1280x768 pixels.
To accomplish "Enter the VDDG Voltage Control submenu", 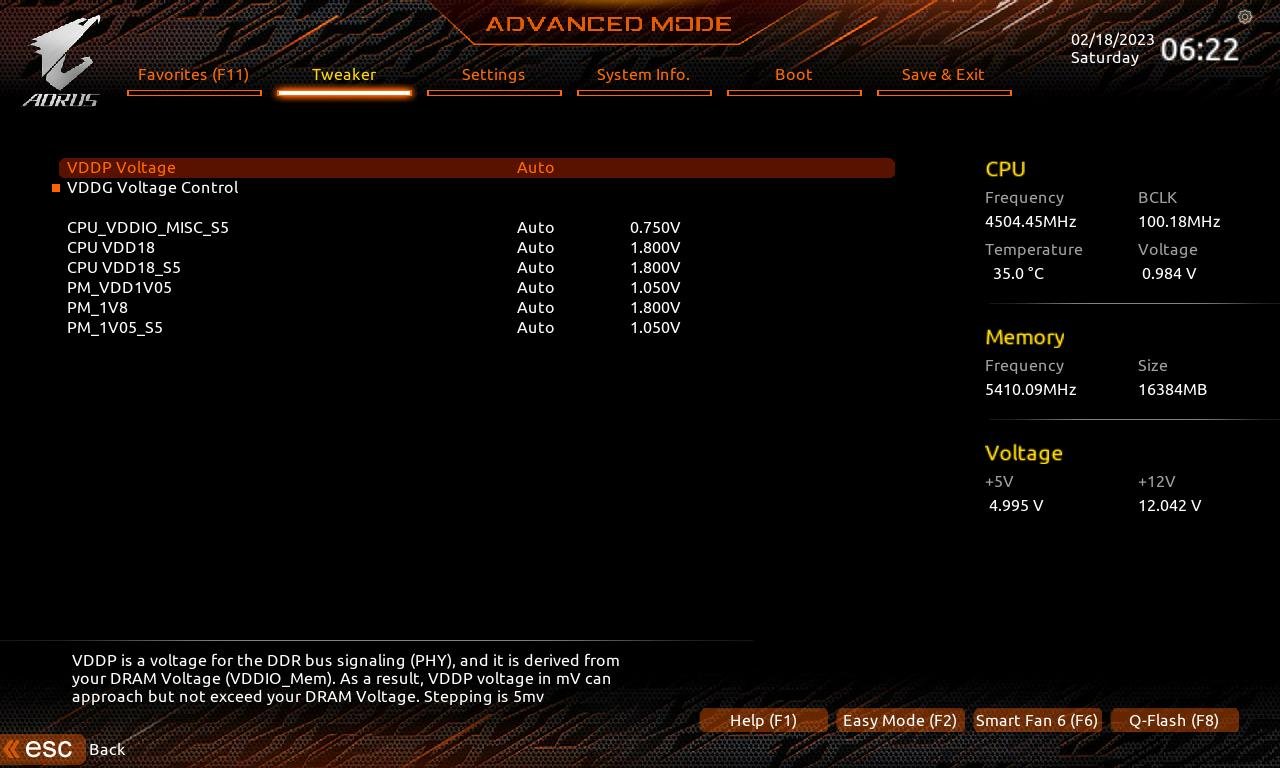I will click(152, 187).
